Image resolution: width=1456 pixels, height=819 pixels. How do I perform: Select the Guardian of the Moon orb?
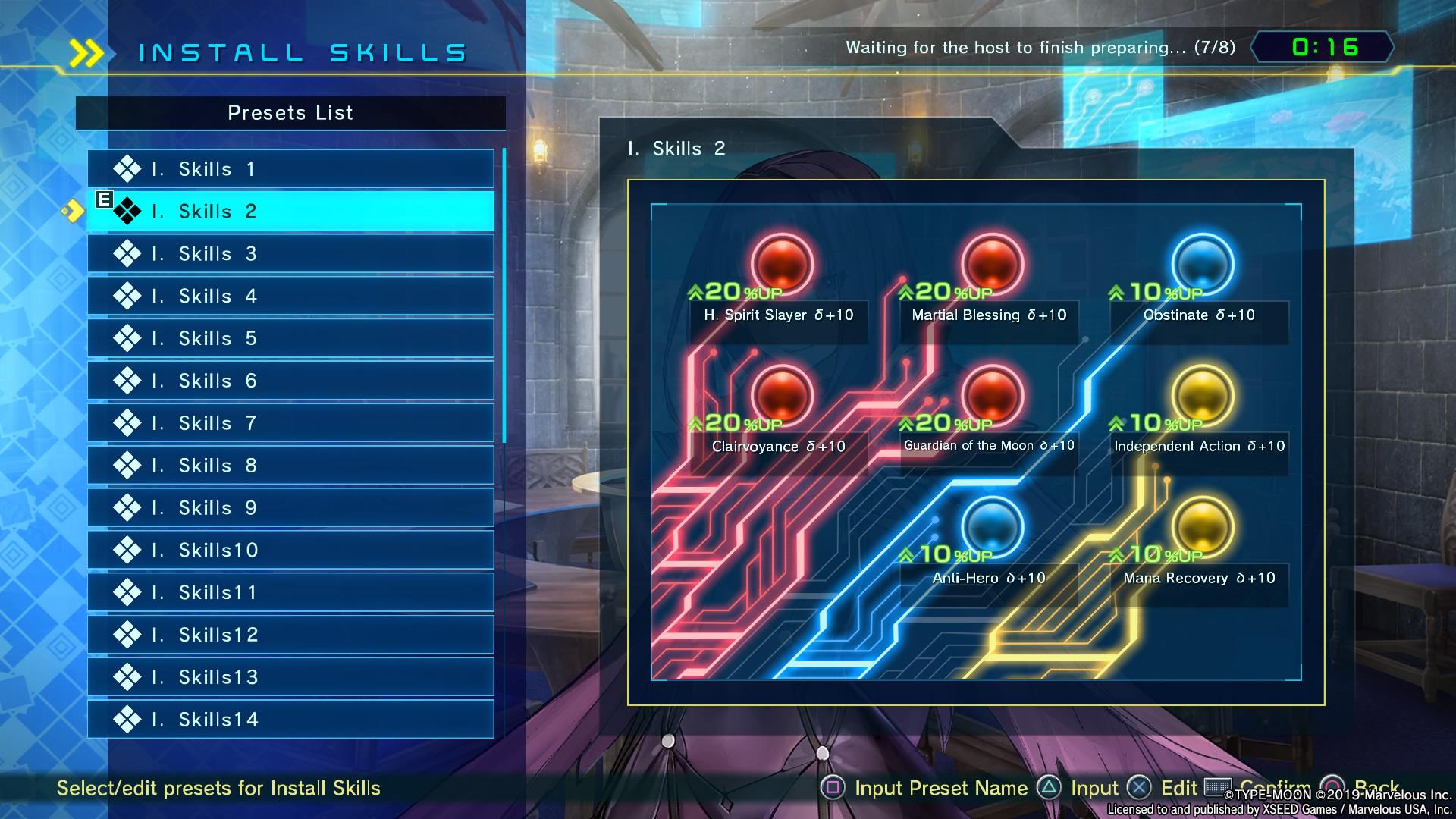(x=992, y=395)
